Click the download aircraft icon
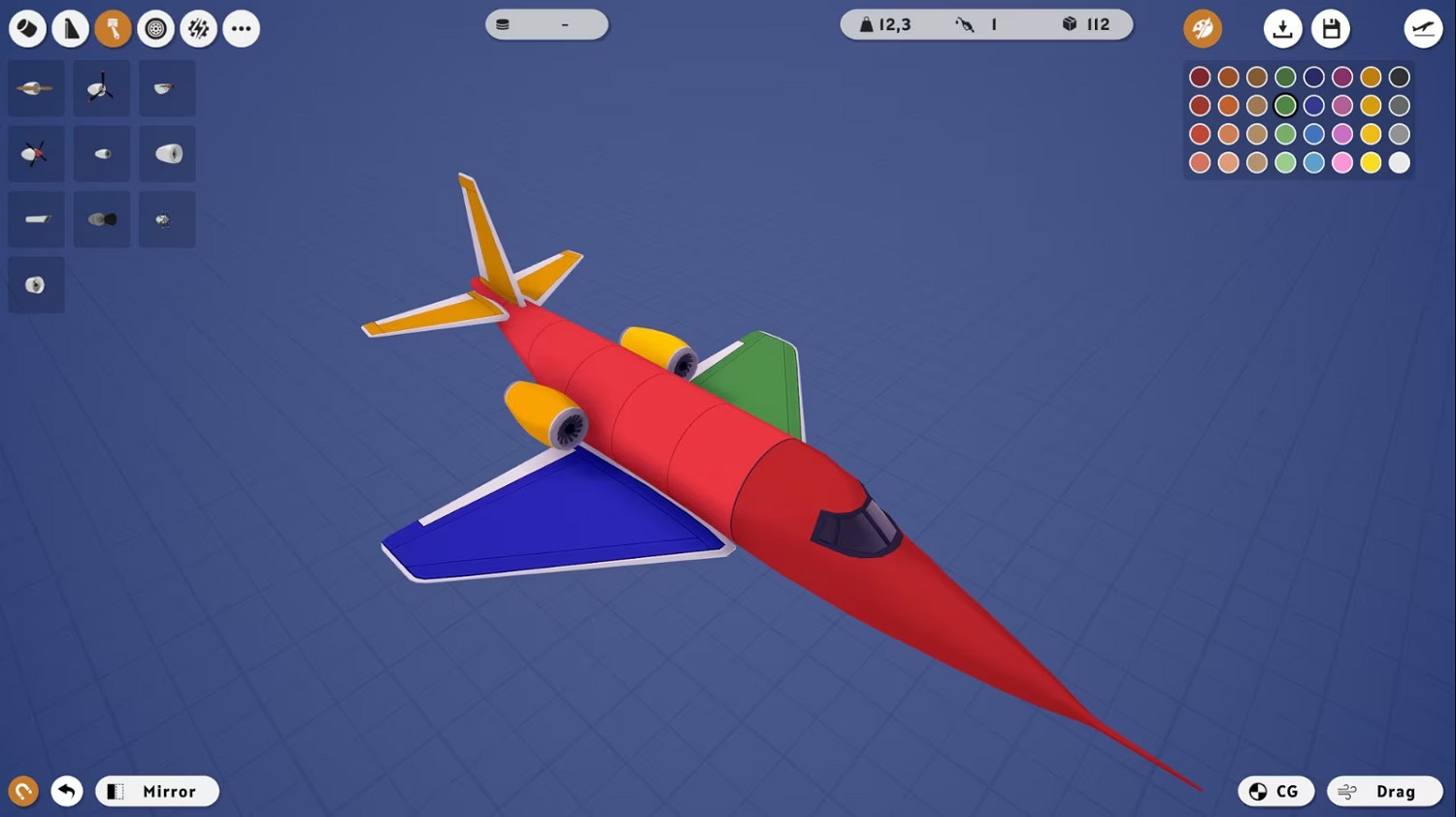 (x=1282, y=28)
